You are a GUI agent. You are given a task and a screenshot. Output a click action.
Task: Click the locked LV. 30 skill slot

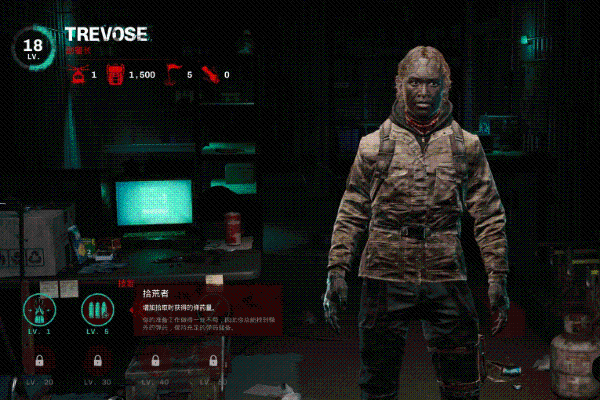point(97,360)
